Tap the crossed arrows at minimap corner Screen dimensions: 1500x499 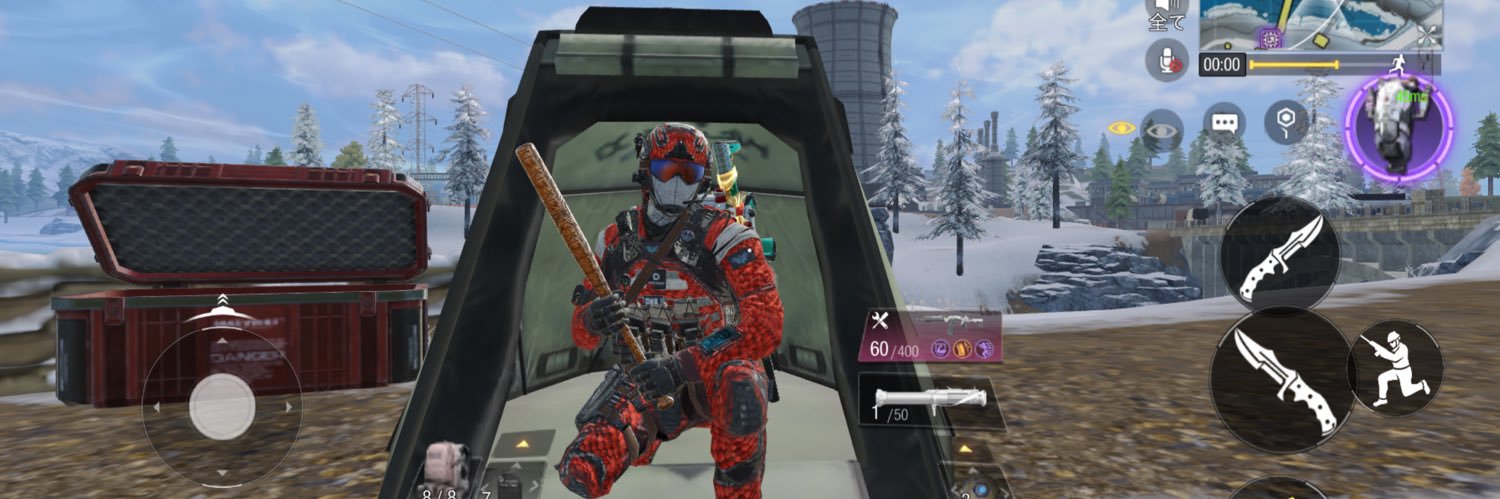pyautogui.click(x=1427, y=37)
